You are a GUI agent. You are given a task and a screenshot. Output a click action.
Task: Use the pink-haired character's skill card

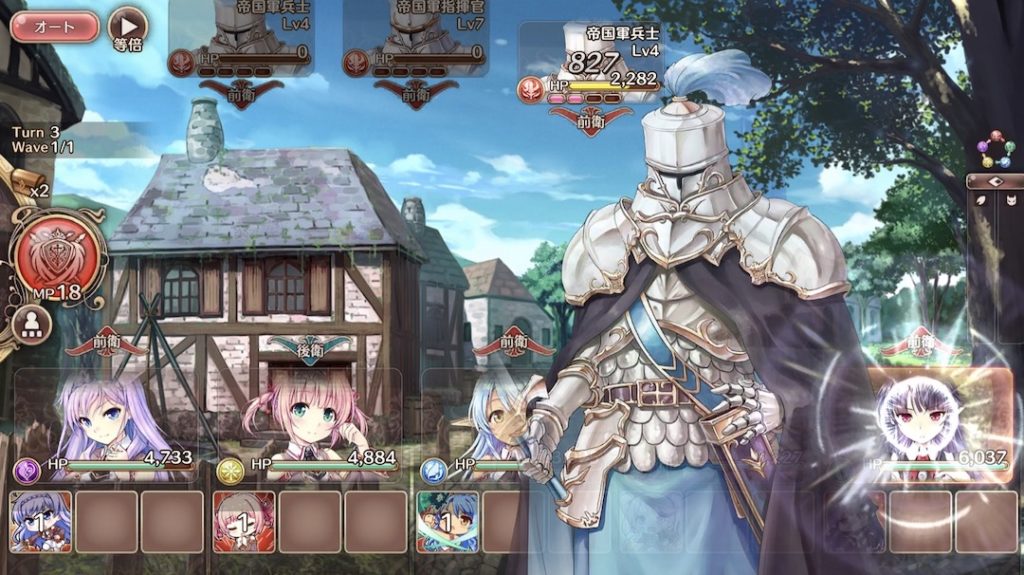(244, 521)
